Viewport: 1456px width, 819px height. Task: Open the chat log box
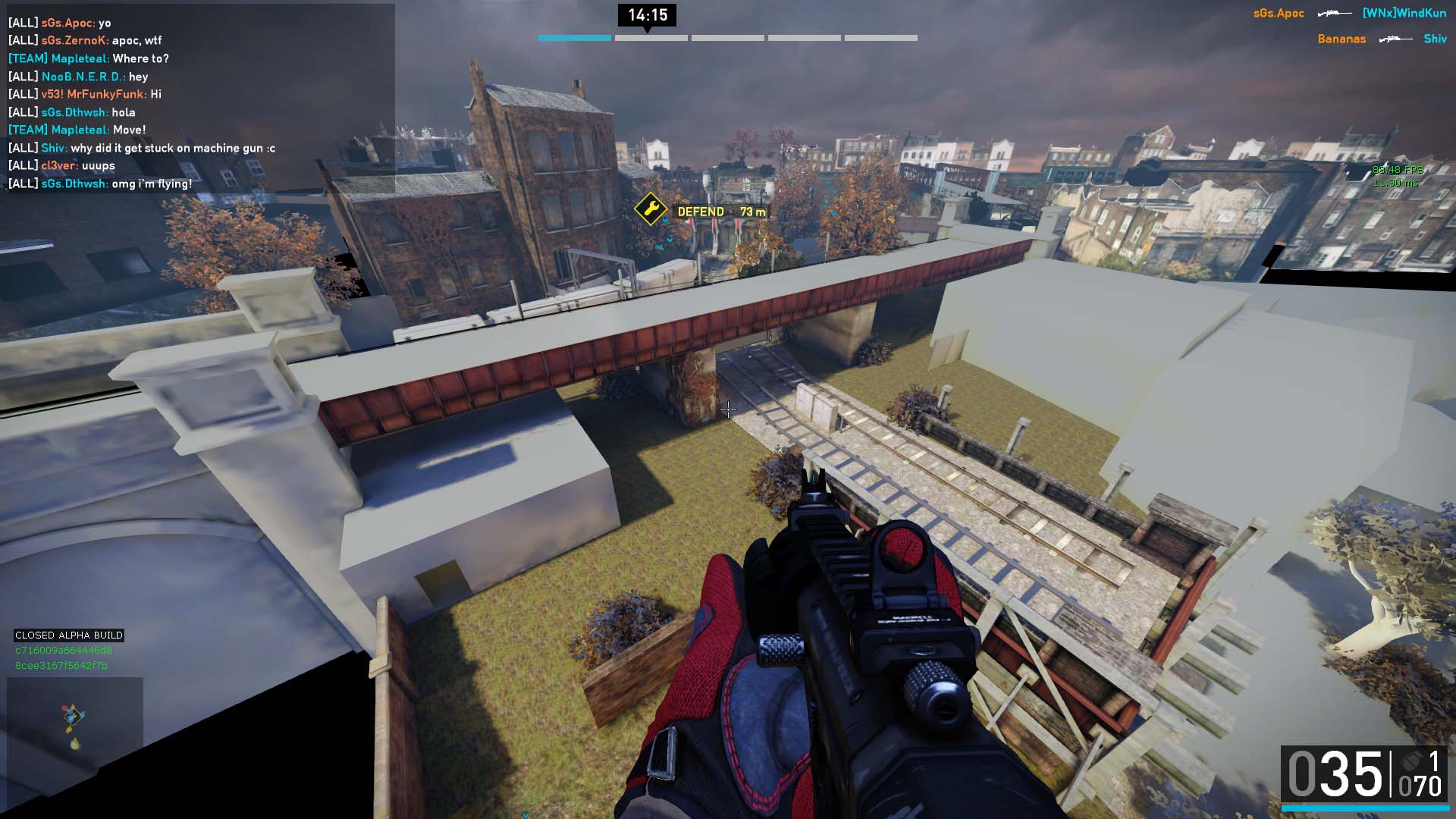pos(199,99)
